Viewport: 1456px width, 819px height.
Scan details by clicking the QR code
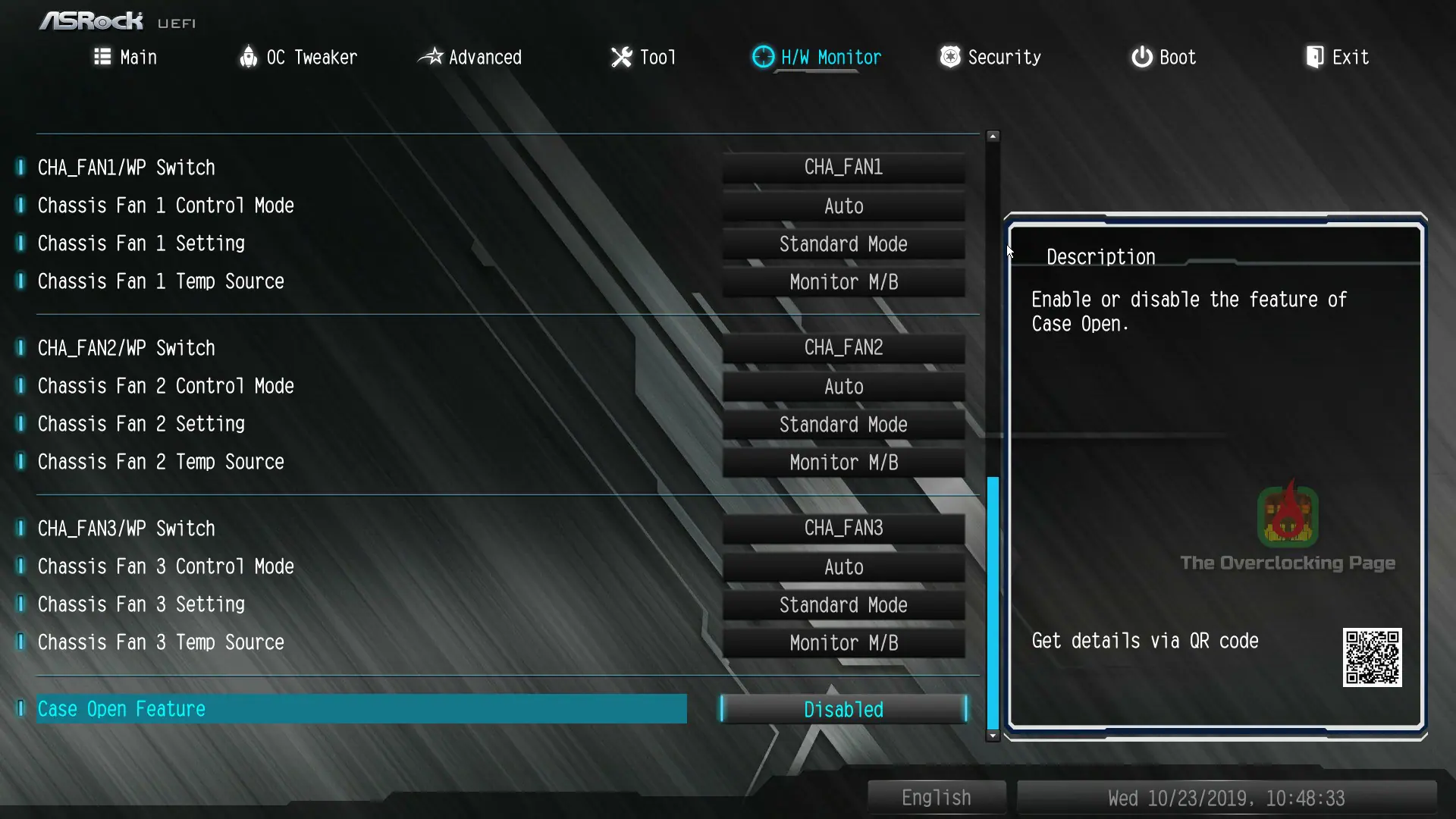pyautogui.click(x=1372, y=658)
